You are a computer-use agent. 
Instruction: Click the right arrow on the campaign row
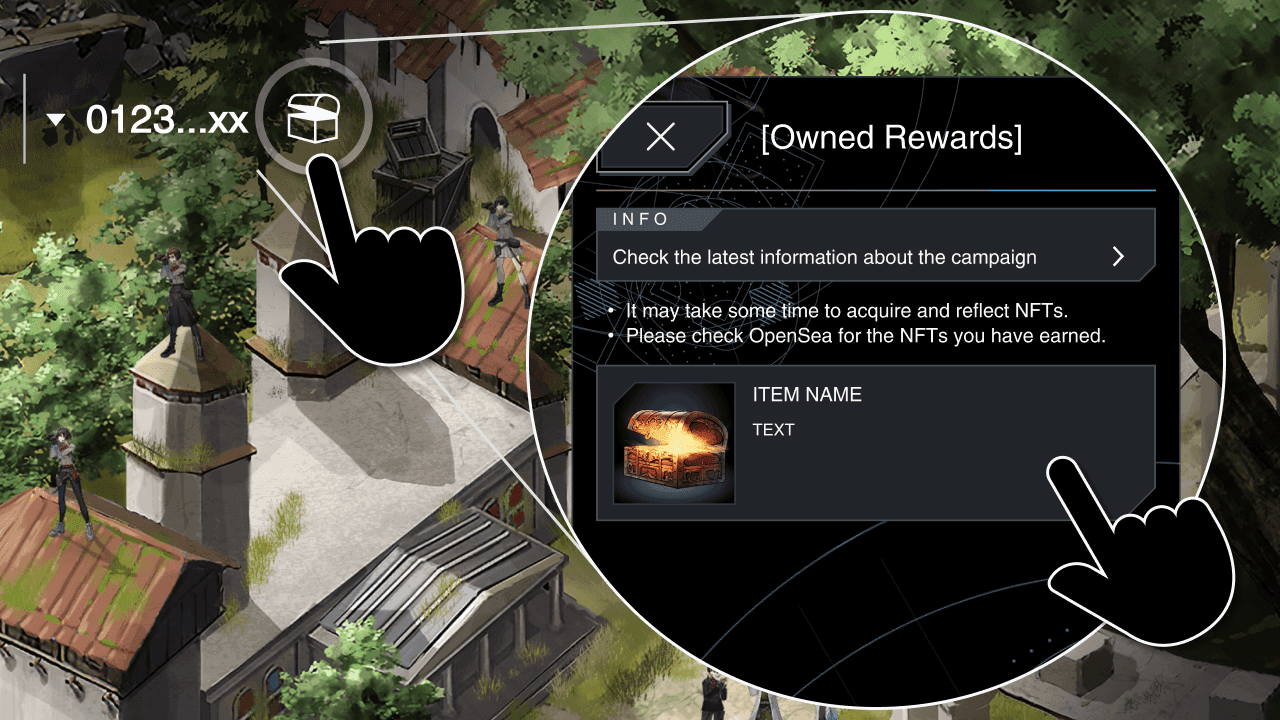[x=1119, y=256]
